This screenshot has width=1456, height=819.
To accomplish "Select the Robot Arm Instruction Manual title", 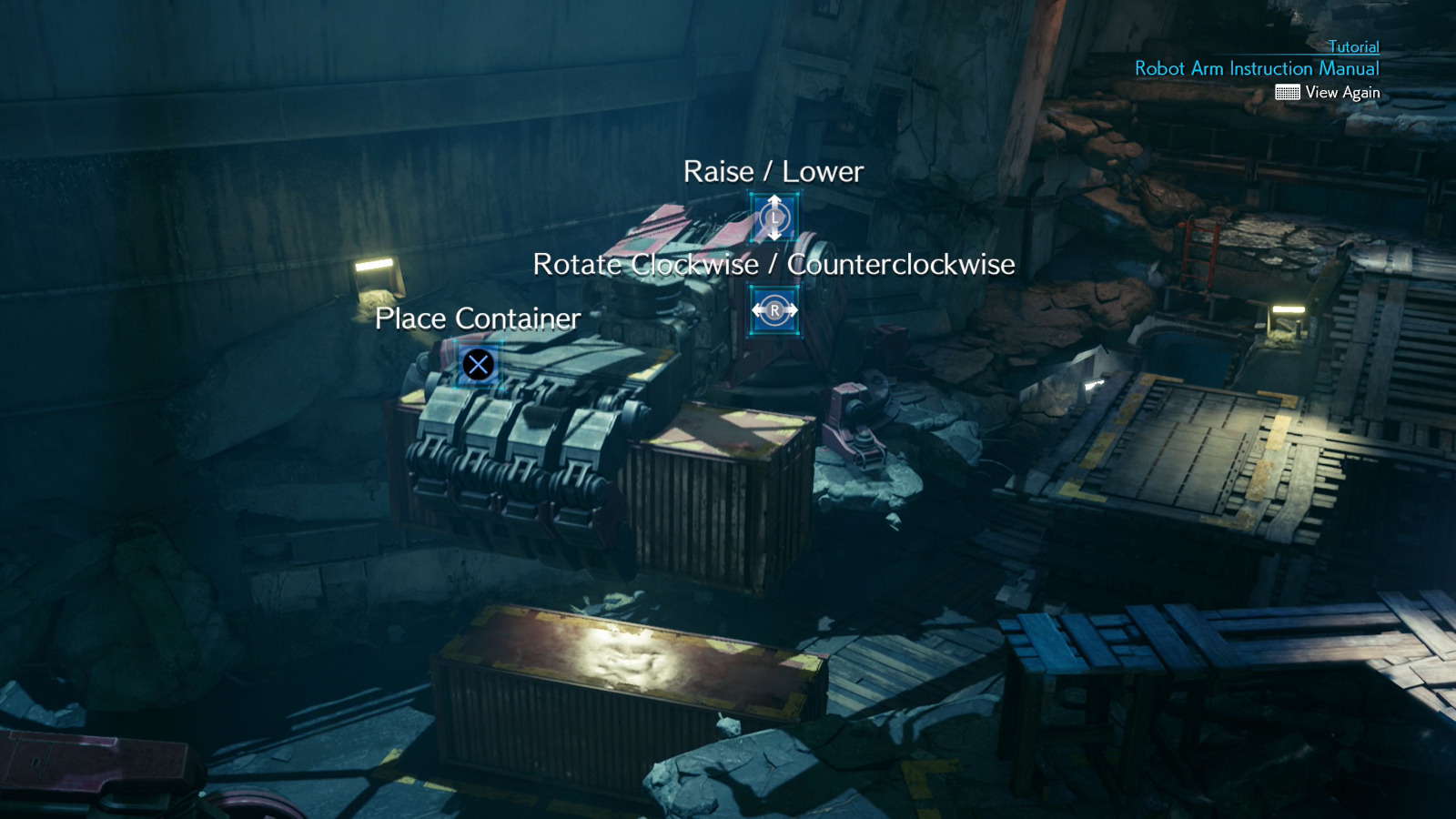I will 1256,68.
